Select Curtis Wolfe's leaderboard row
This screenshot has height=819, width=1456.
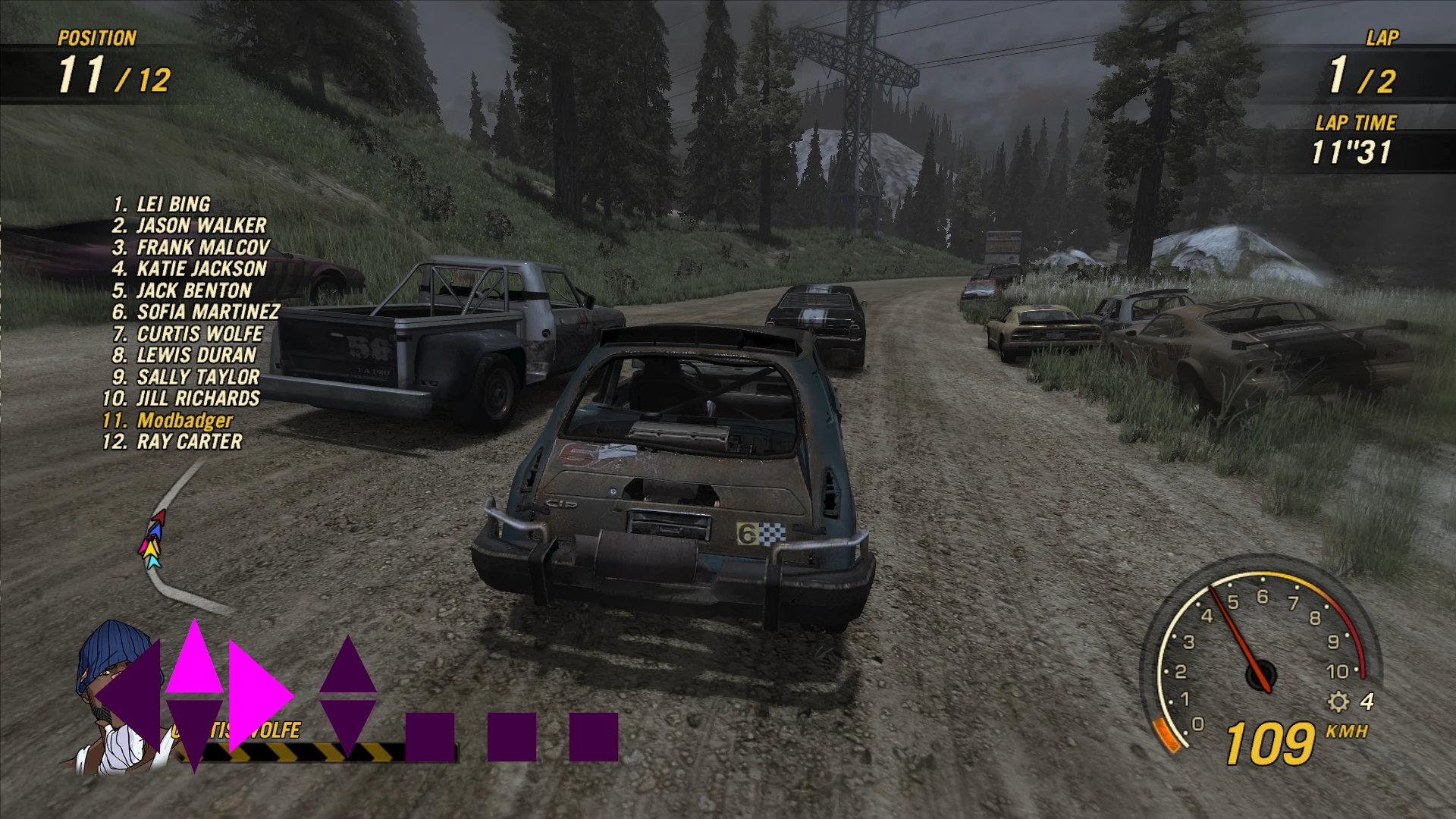tap(188, 334)
